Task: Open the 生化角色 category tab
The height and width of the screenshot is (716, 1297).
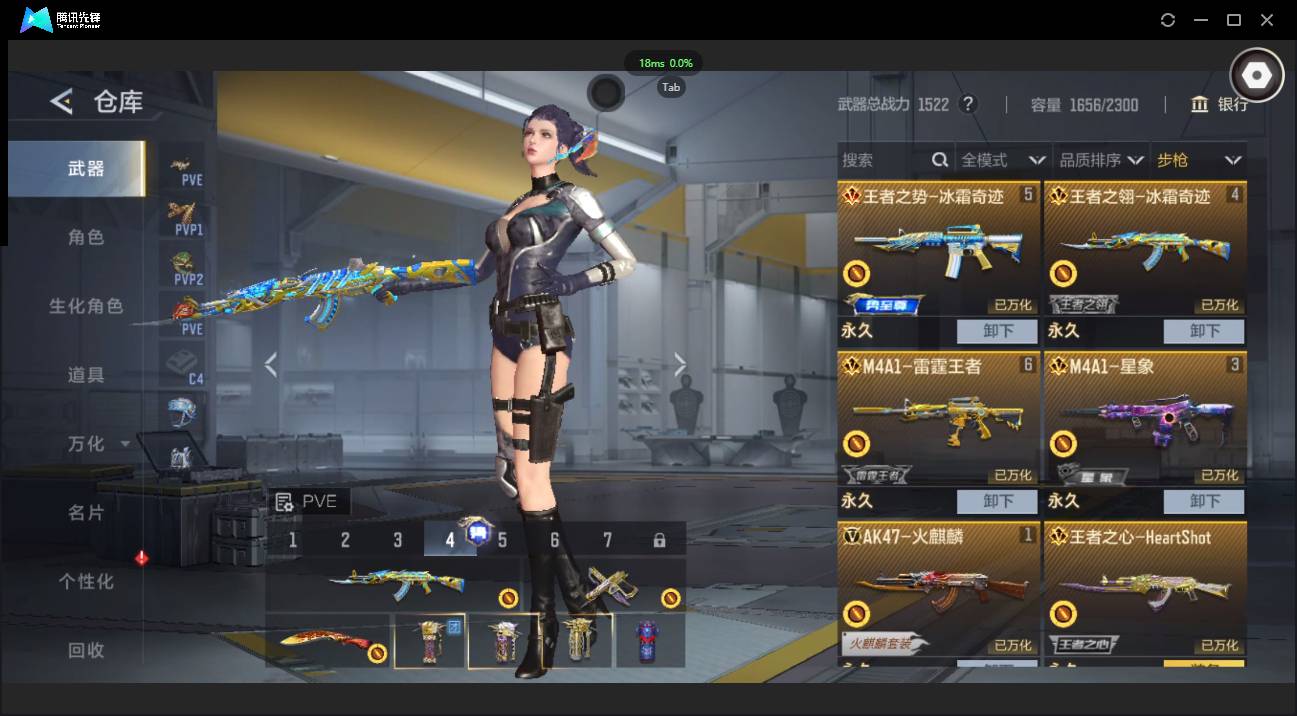Action: tap(86, 306)
